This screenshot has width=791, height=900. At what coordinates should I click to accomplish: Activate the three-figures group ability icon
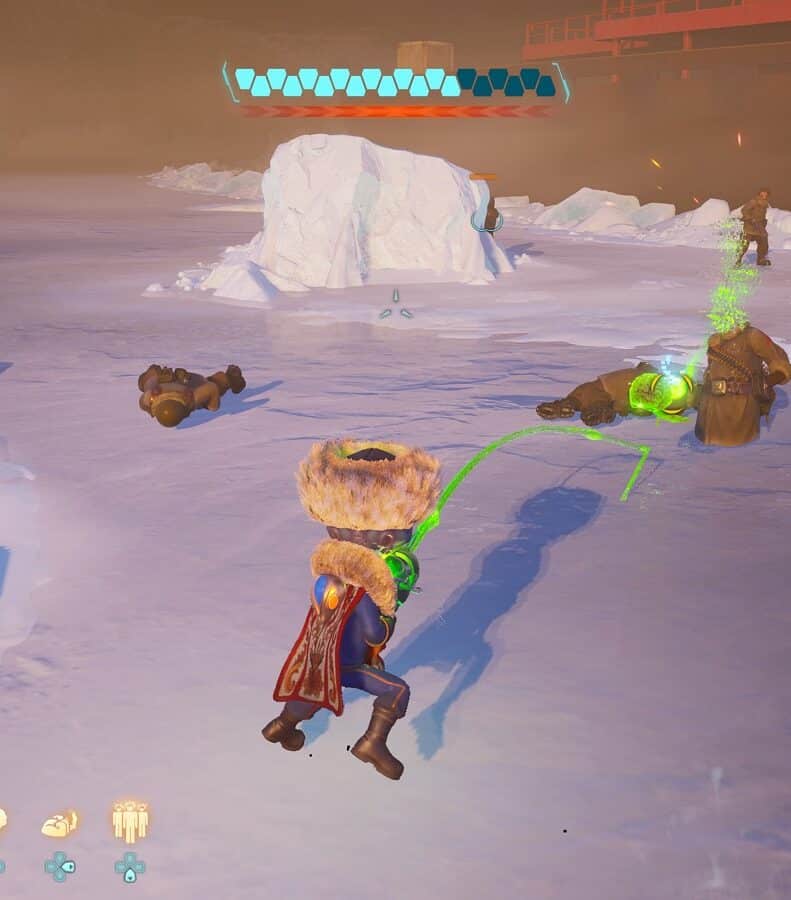[130, 822]
